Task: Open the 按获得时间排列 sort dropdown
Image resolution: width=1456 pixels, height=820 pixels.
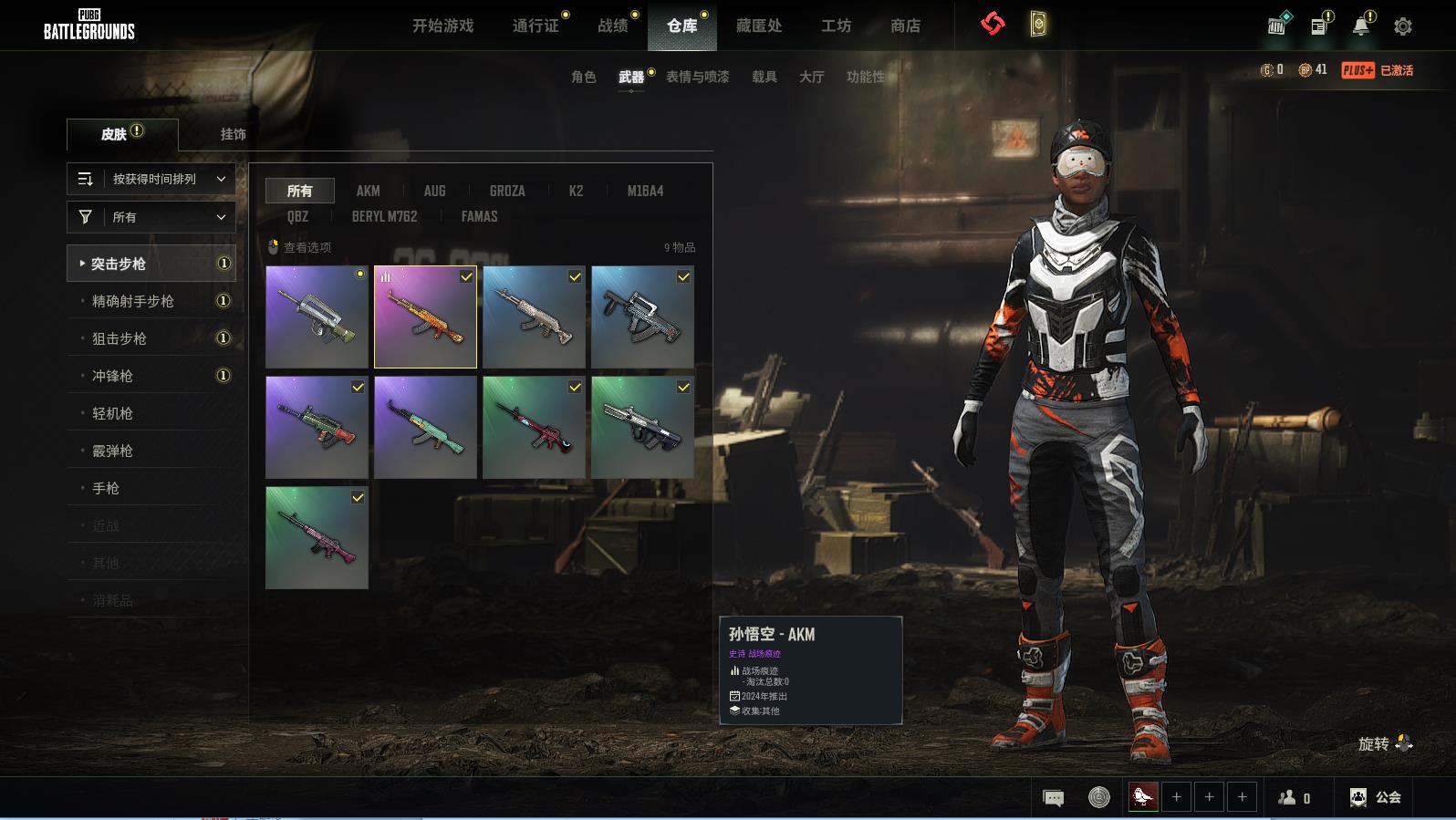Action: coord(151,179)
